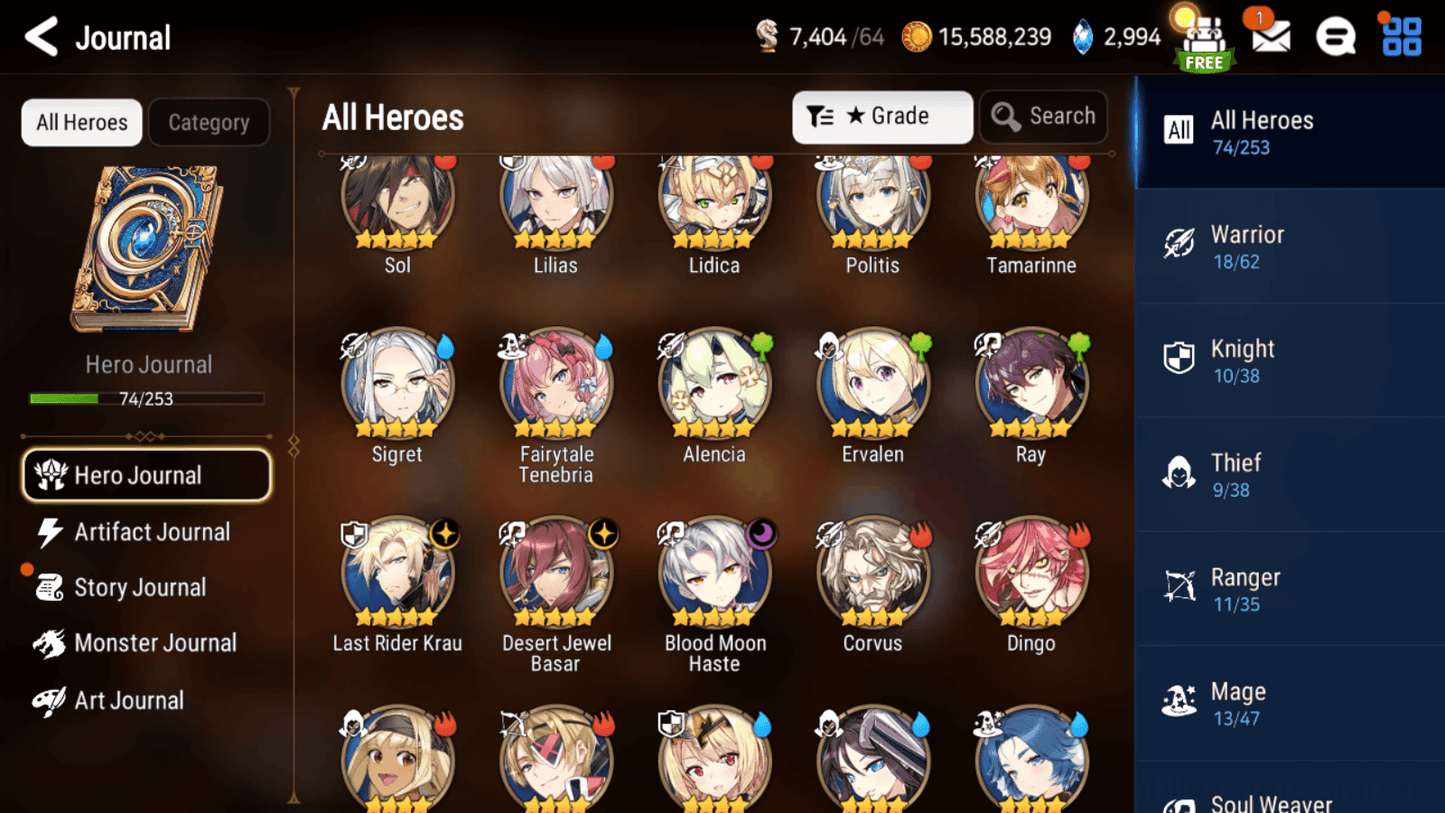The image size is (1445, 813).
Task: Open the Grade filter dropdown
Action: (882, 116)
